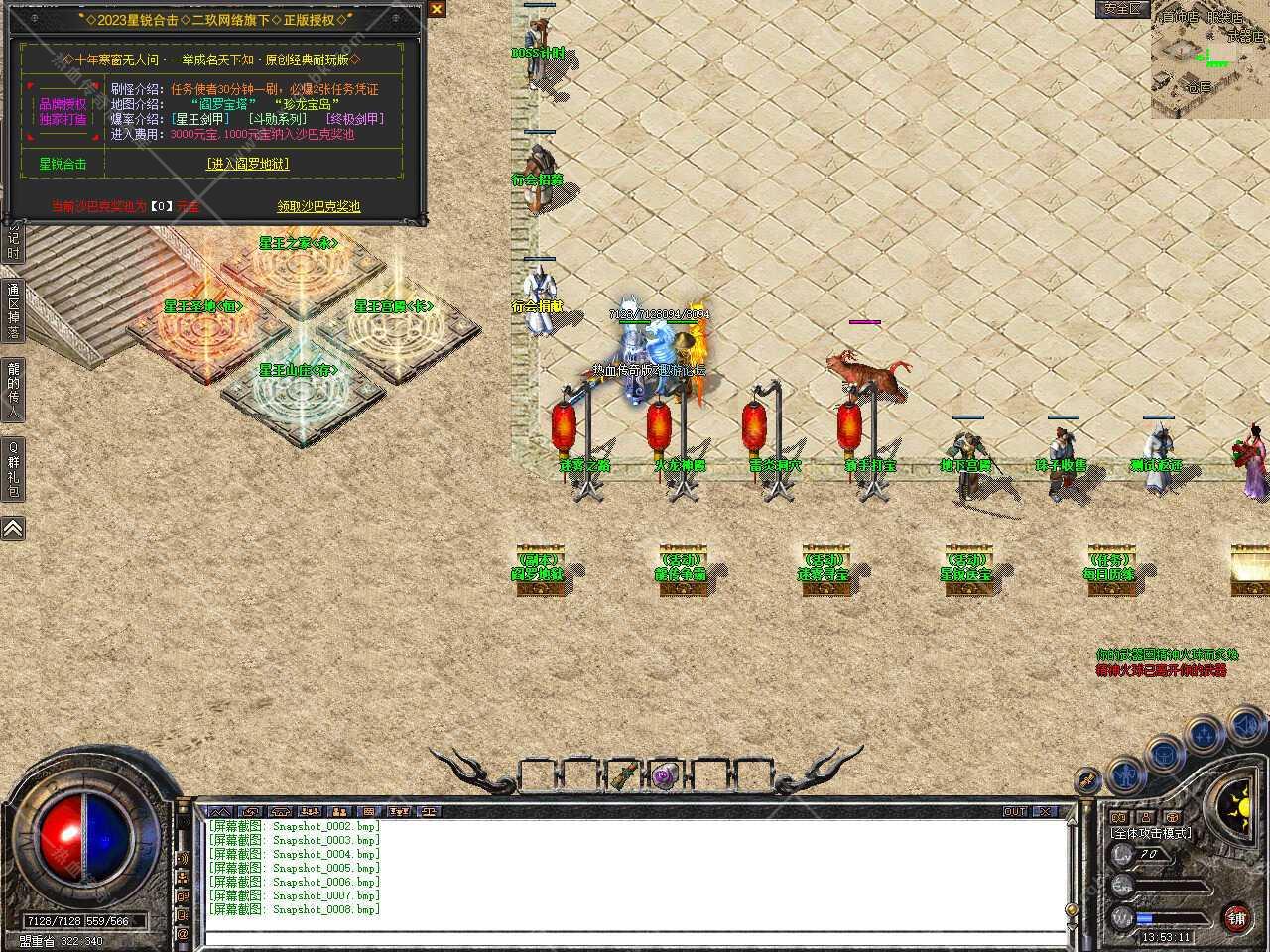Toggle the OUT button on the chat panel

tap(1014, 811)
